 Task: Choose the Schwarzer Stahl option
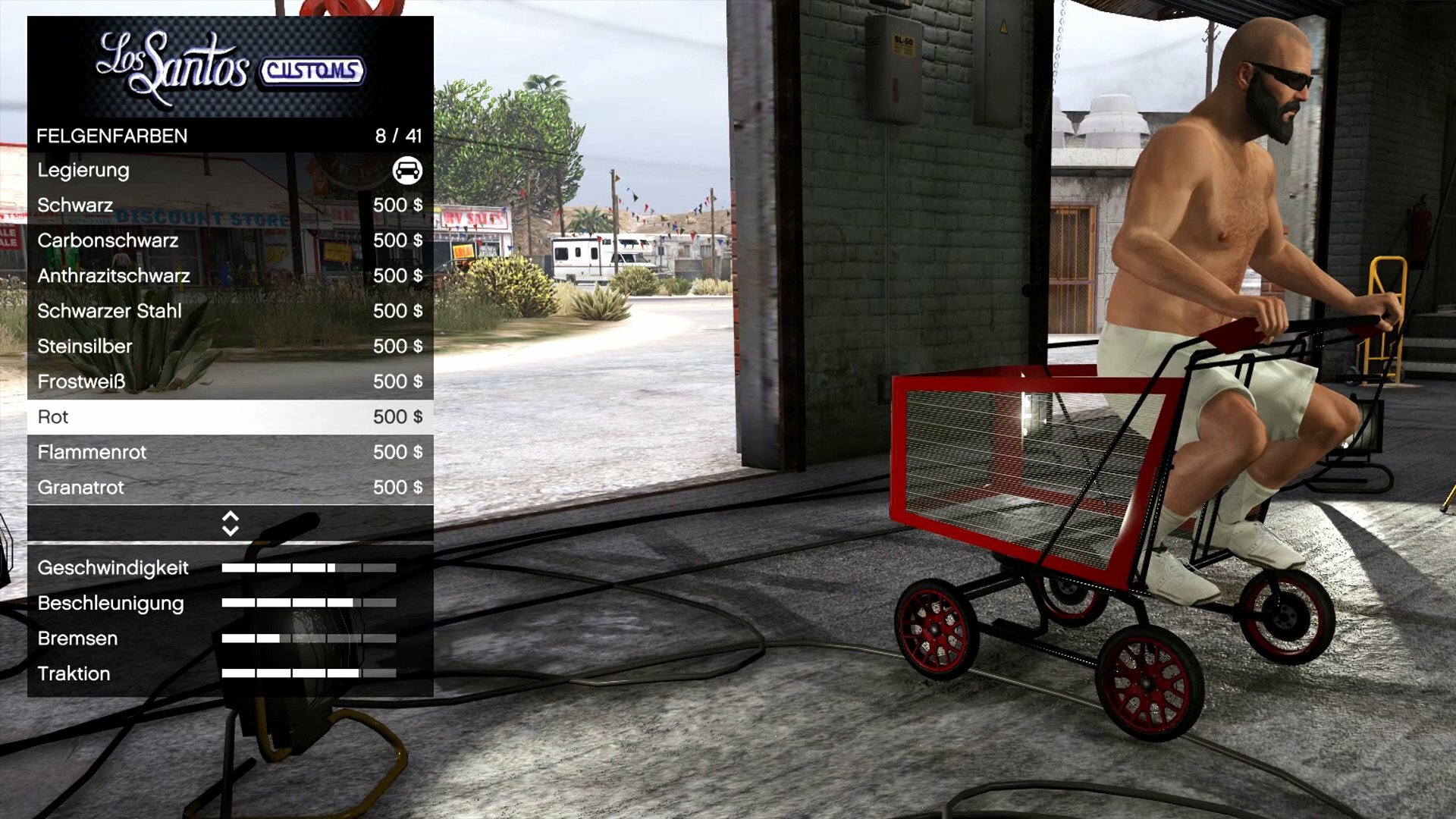(230, 311)
